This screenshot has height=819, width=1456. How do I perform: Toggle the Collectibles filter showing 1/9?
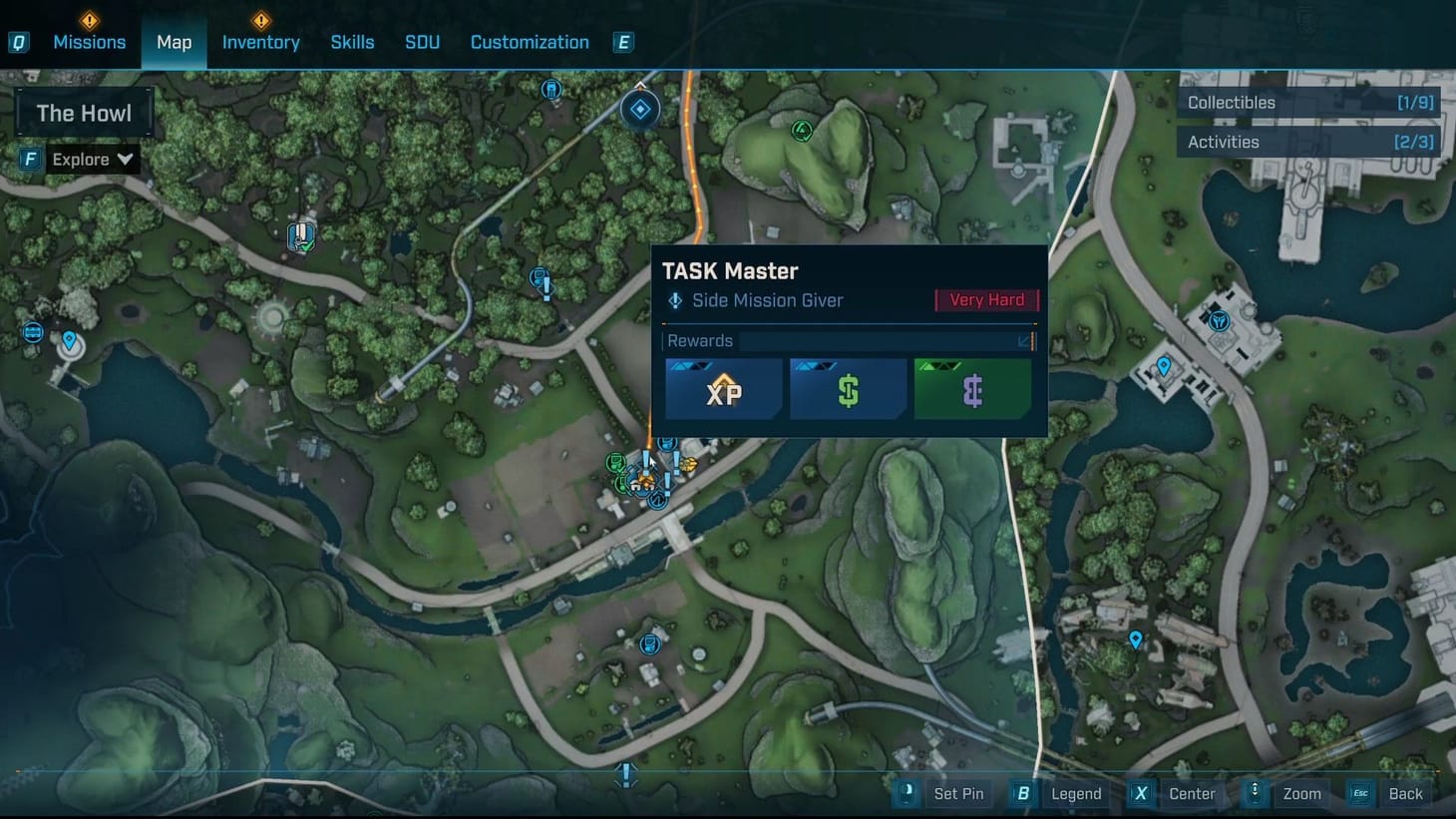(x=1307, y=102)
